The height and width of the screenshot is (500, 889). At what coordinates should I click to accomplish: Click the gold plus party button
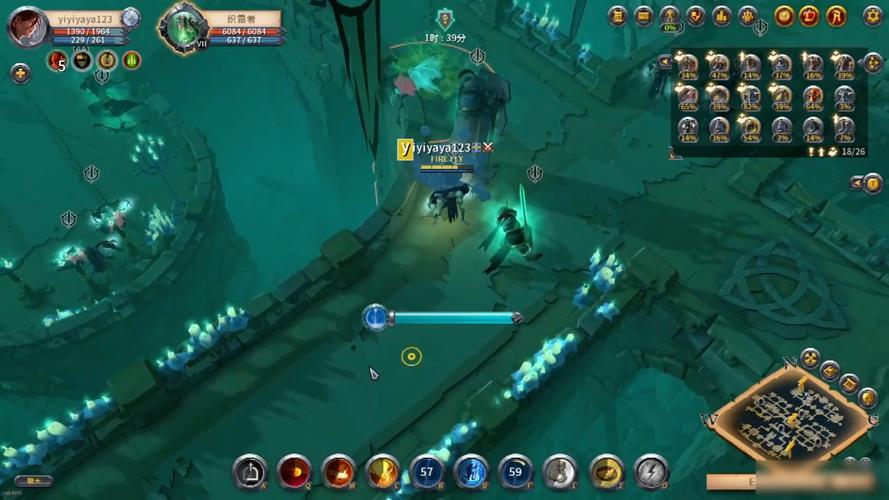(20, 73)
